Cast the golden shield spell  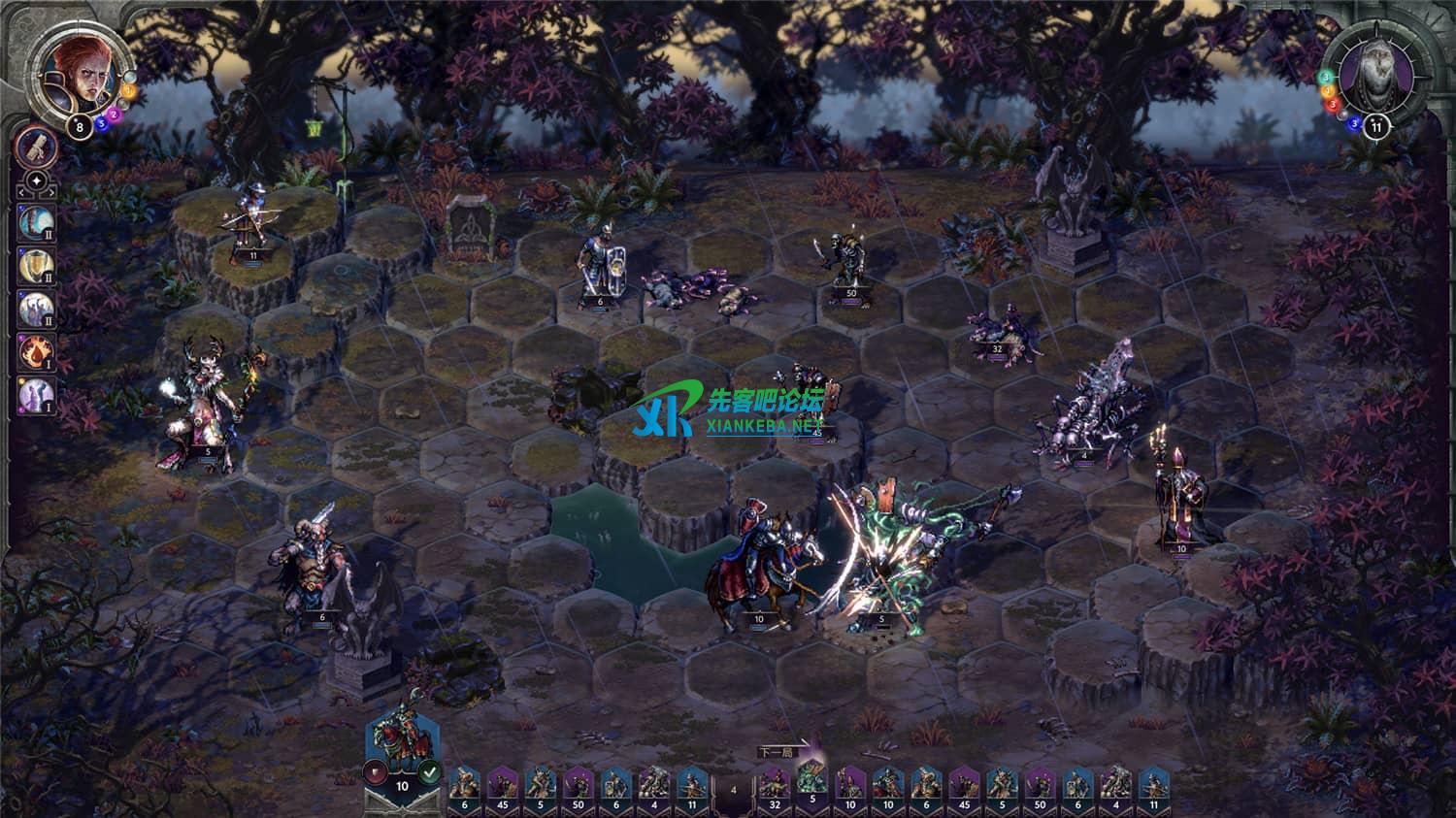click(37, 265)
